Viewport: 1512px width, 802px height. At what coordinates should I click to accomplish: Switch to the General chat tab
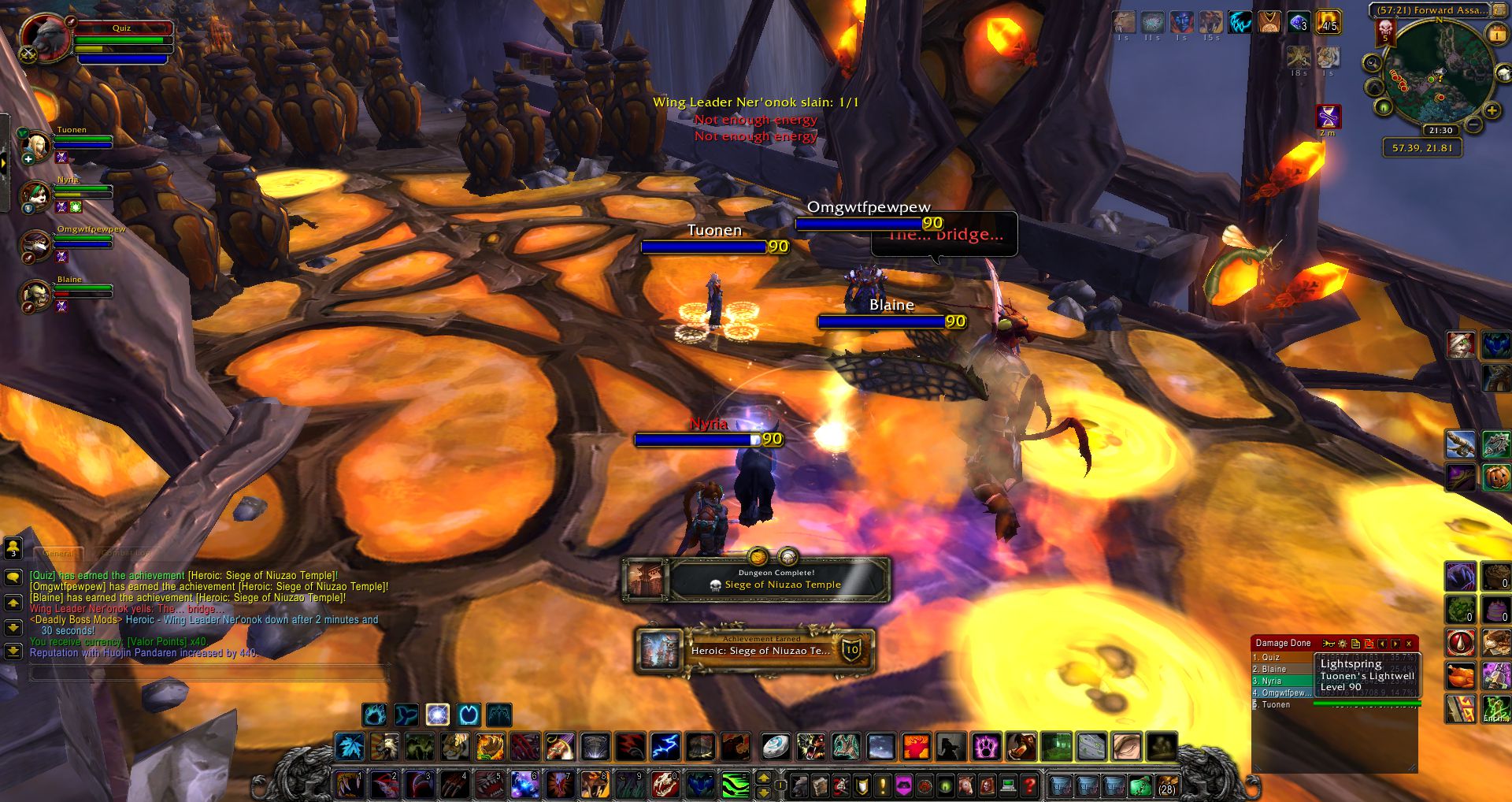[x=58, y=553]
